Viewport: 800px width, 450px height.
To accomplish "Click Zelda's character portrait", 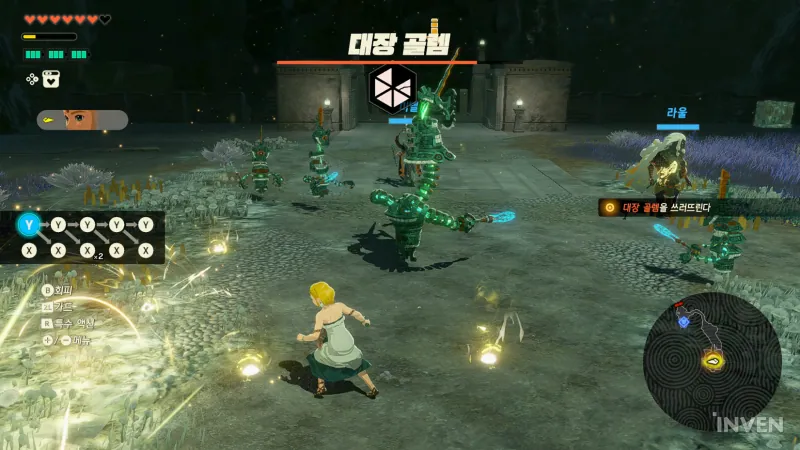I will tap(77, 120).
